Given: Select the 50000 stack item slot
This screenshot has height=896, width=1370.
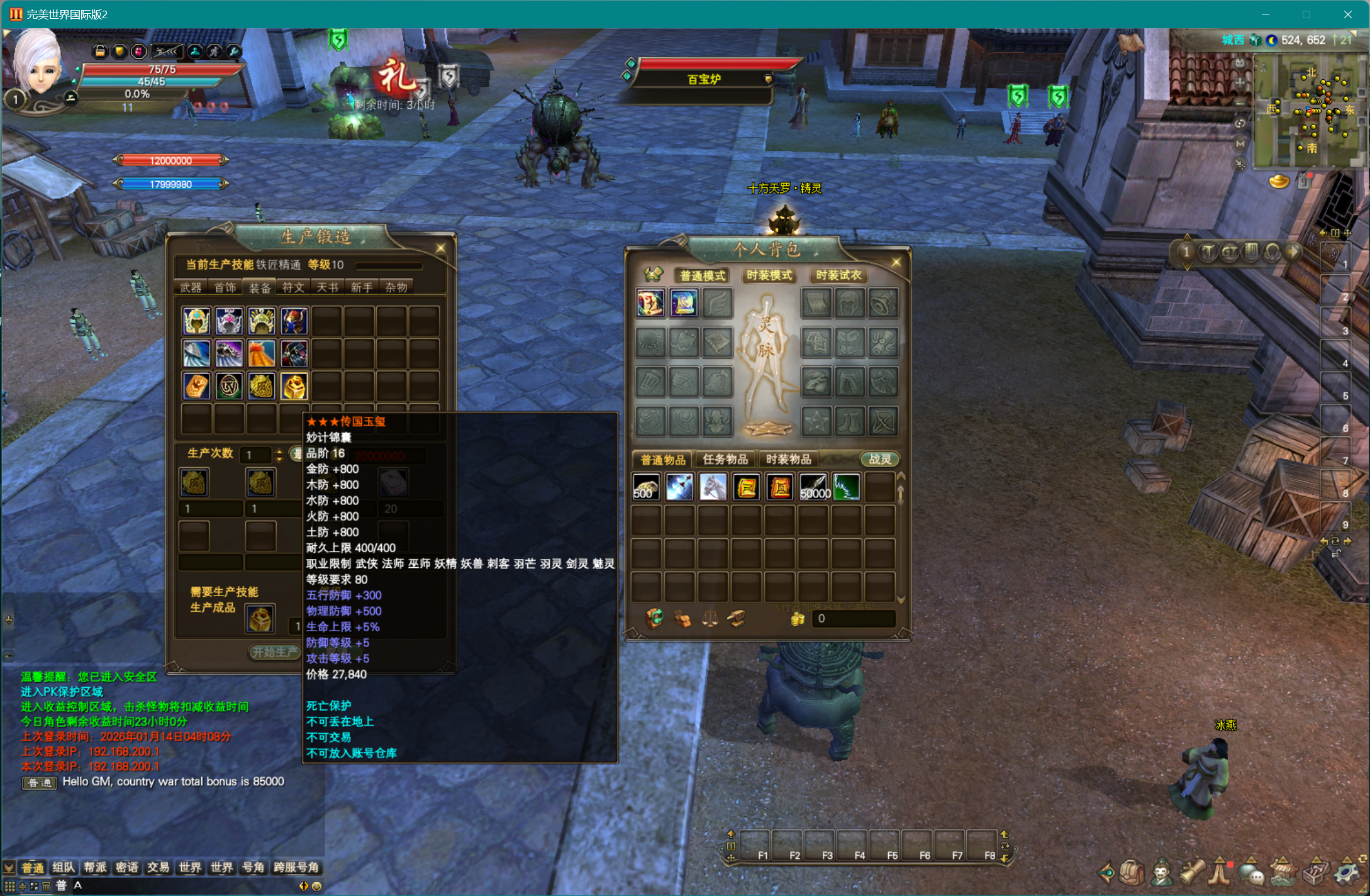Looking at the screenshot, I should pos(814,487).
